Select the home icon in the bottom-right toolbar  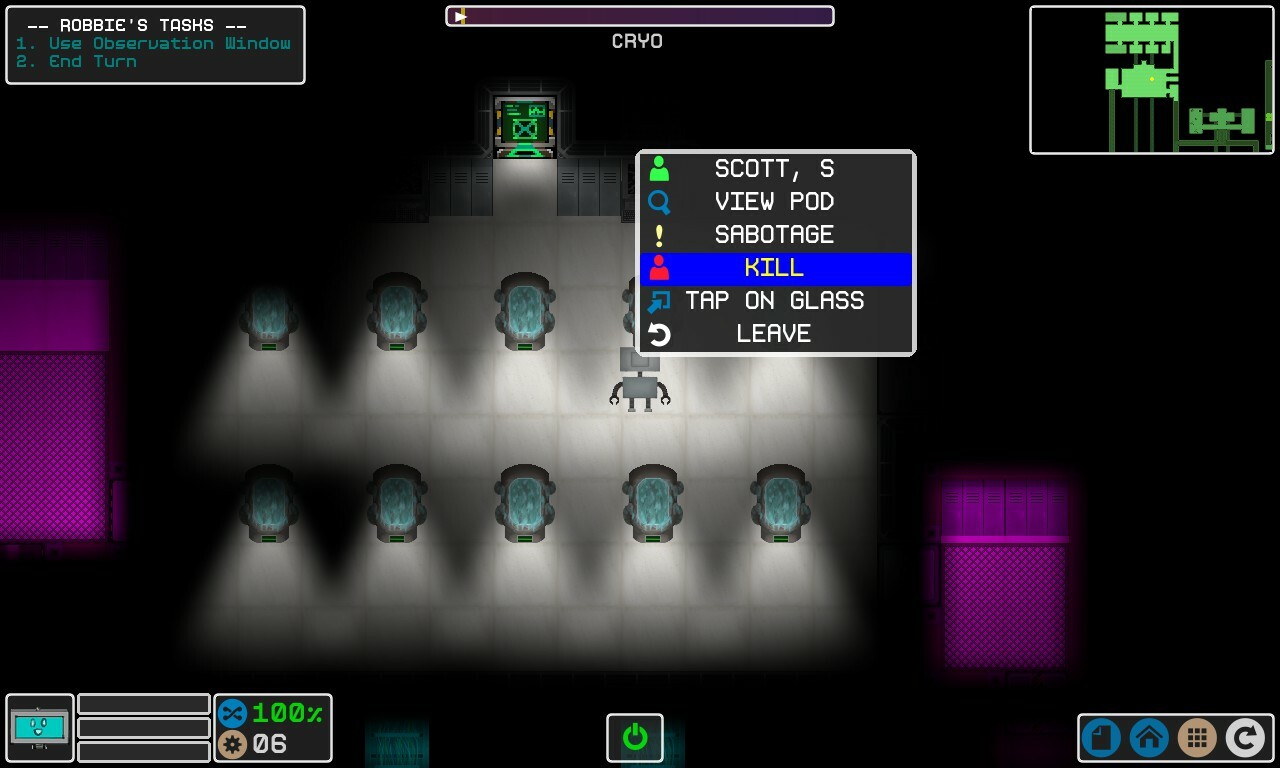[x=1148, y=738]
